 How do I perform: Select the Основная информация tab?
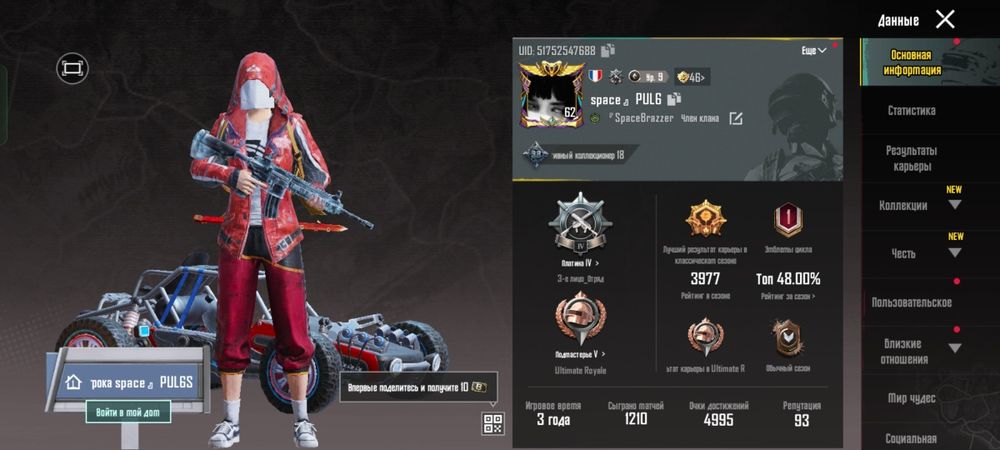pos(911,63)
